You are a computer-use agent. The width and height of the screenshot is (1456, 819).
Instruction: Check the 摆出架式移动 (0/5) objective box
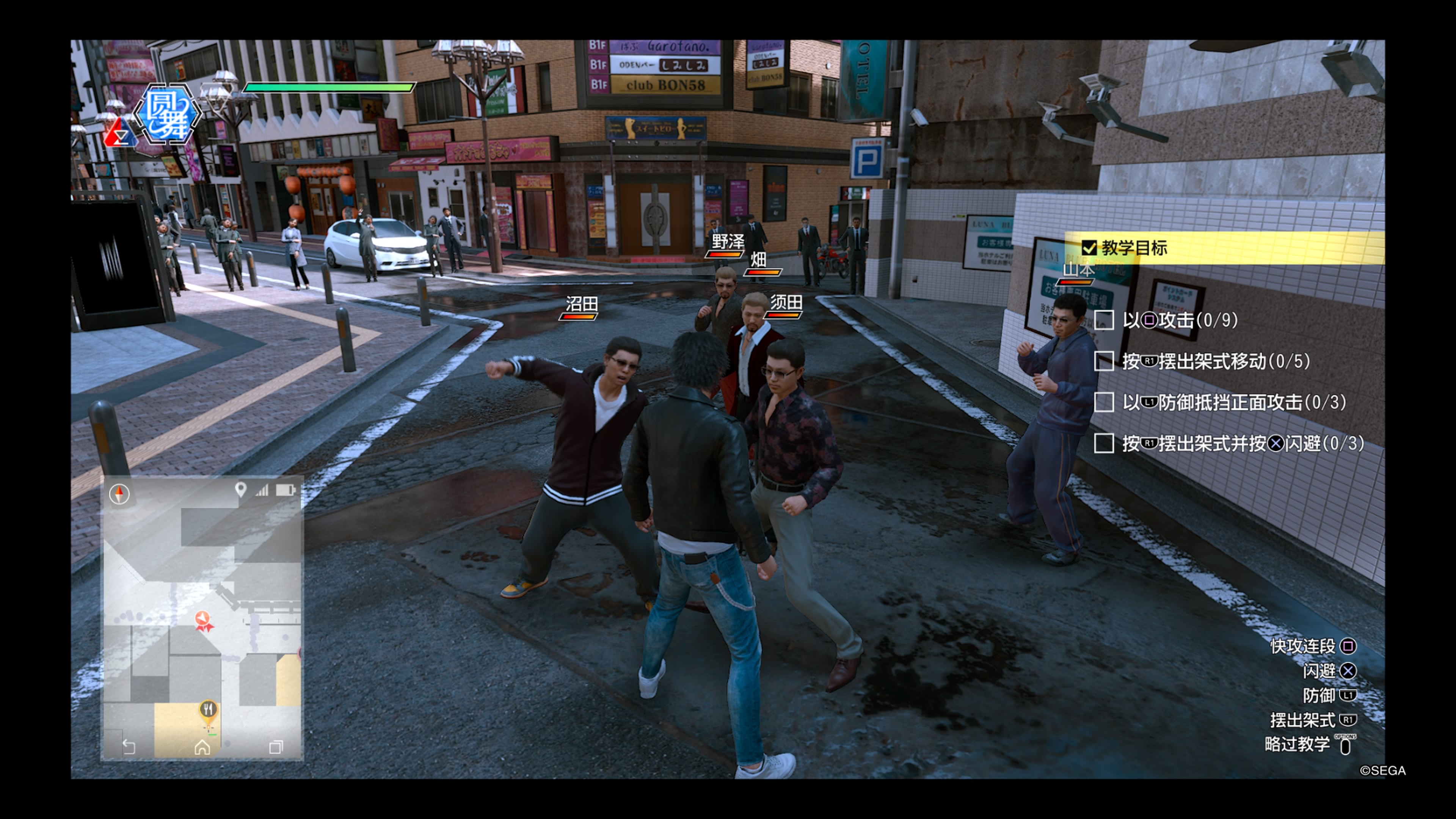click(1104, 361)
